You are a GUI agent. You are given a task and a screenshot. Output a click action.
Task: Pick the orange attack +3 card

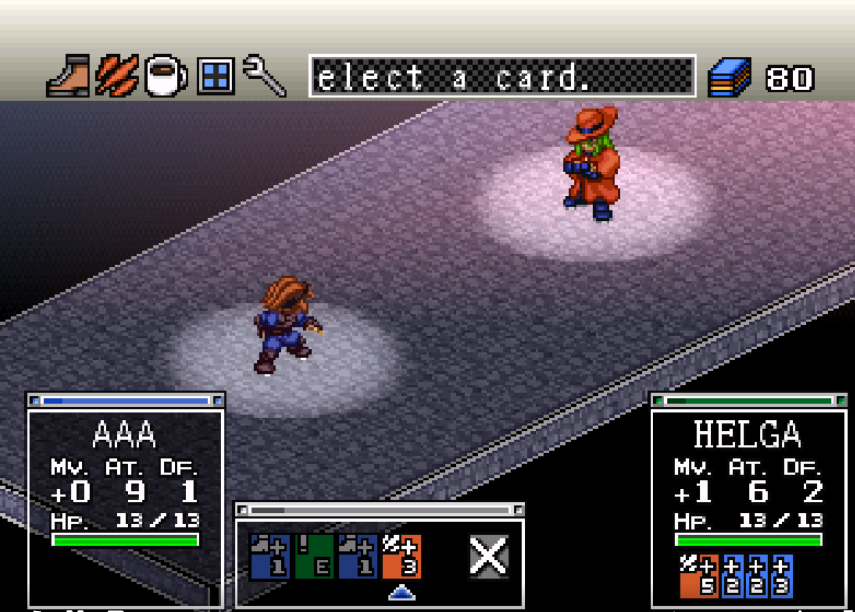(401, 556)
